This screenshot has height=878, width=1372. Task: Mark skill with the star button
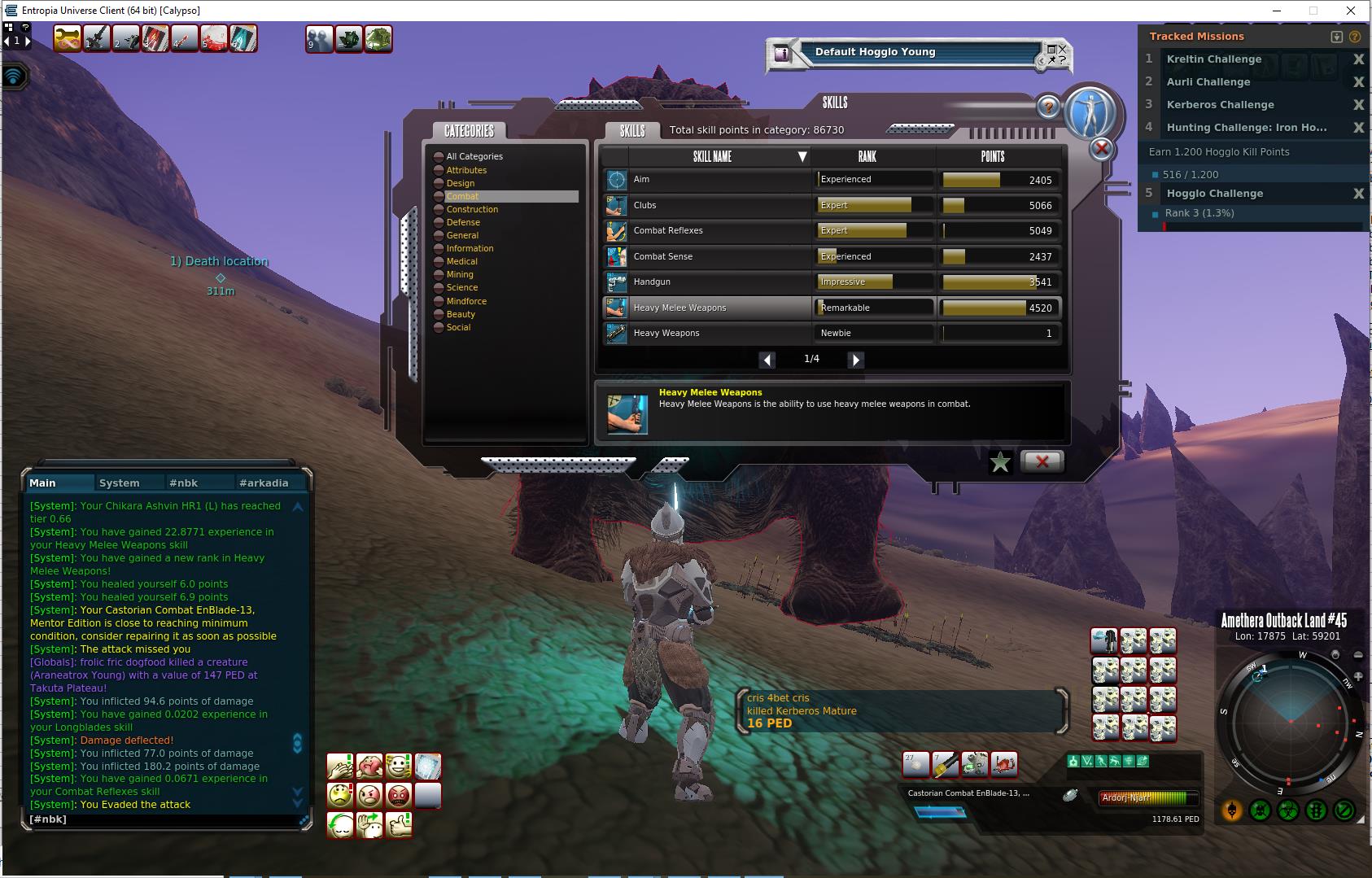1000,462
